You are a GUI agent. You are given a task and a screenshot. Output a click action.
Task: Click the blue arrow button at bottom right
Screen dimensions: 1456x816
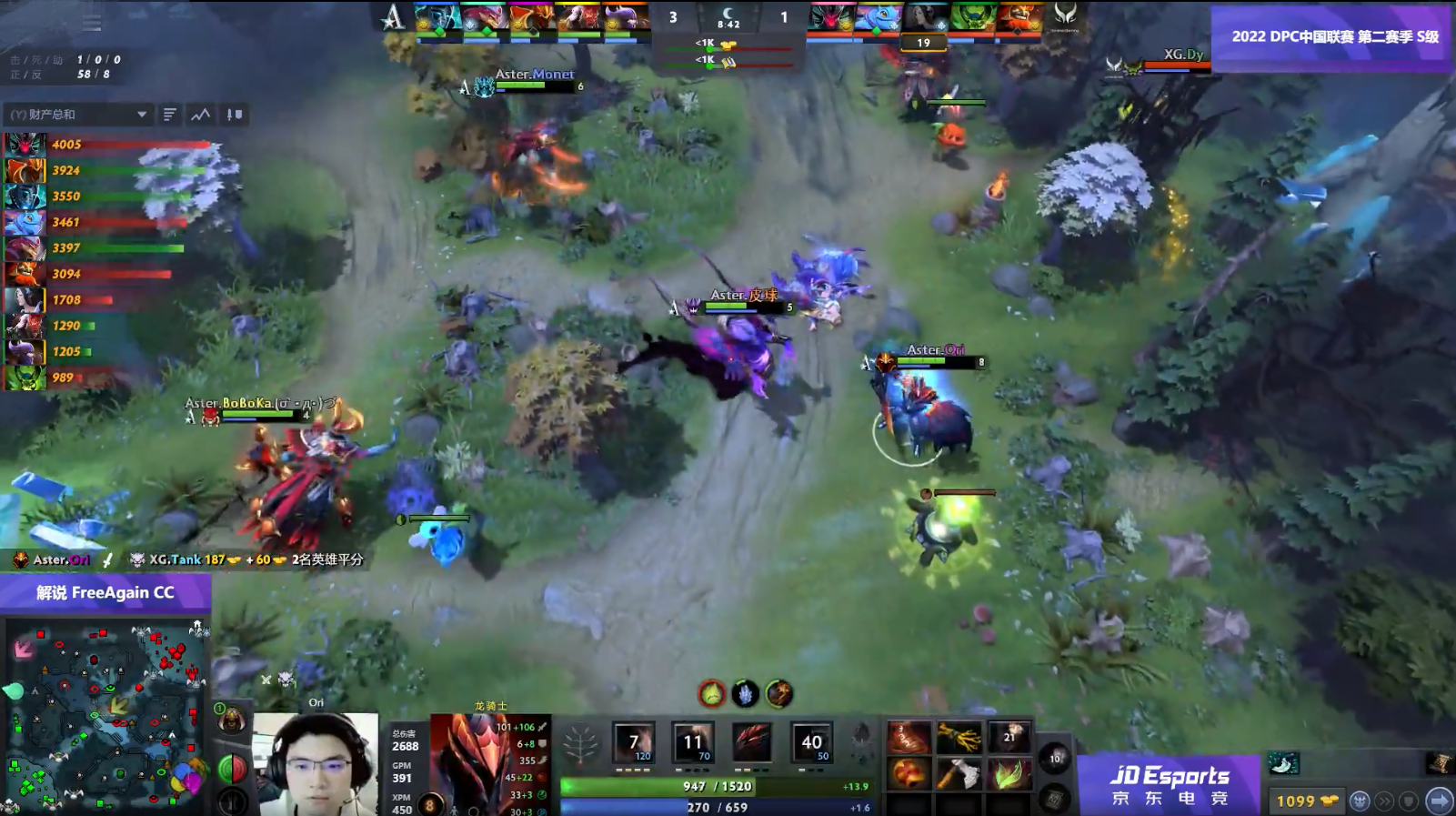1439,801
